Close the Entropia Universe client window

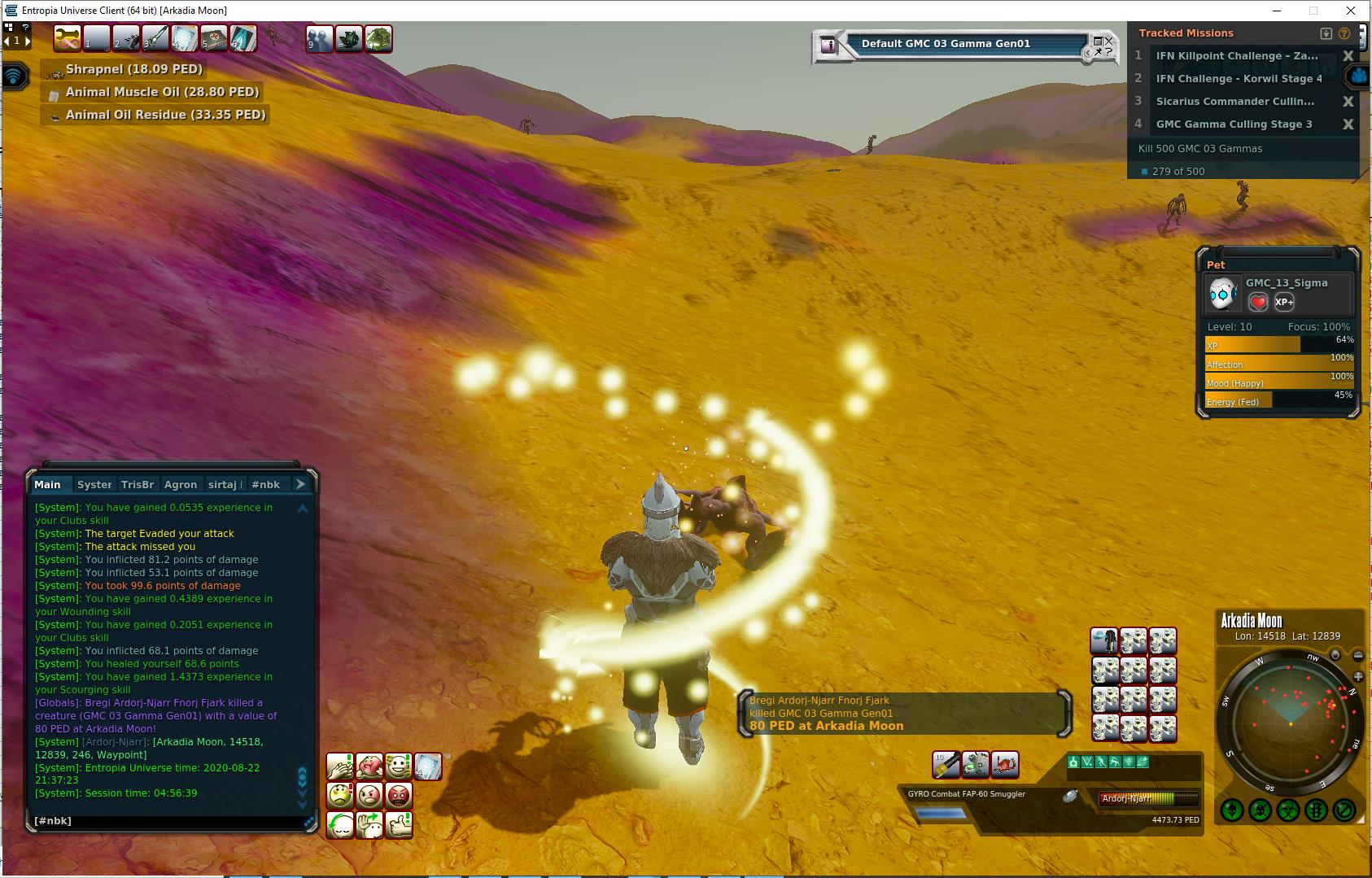click(x=1352, y=11)
